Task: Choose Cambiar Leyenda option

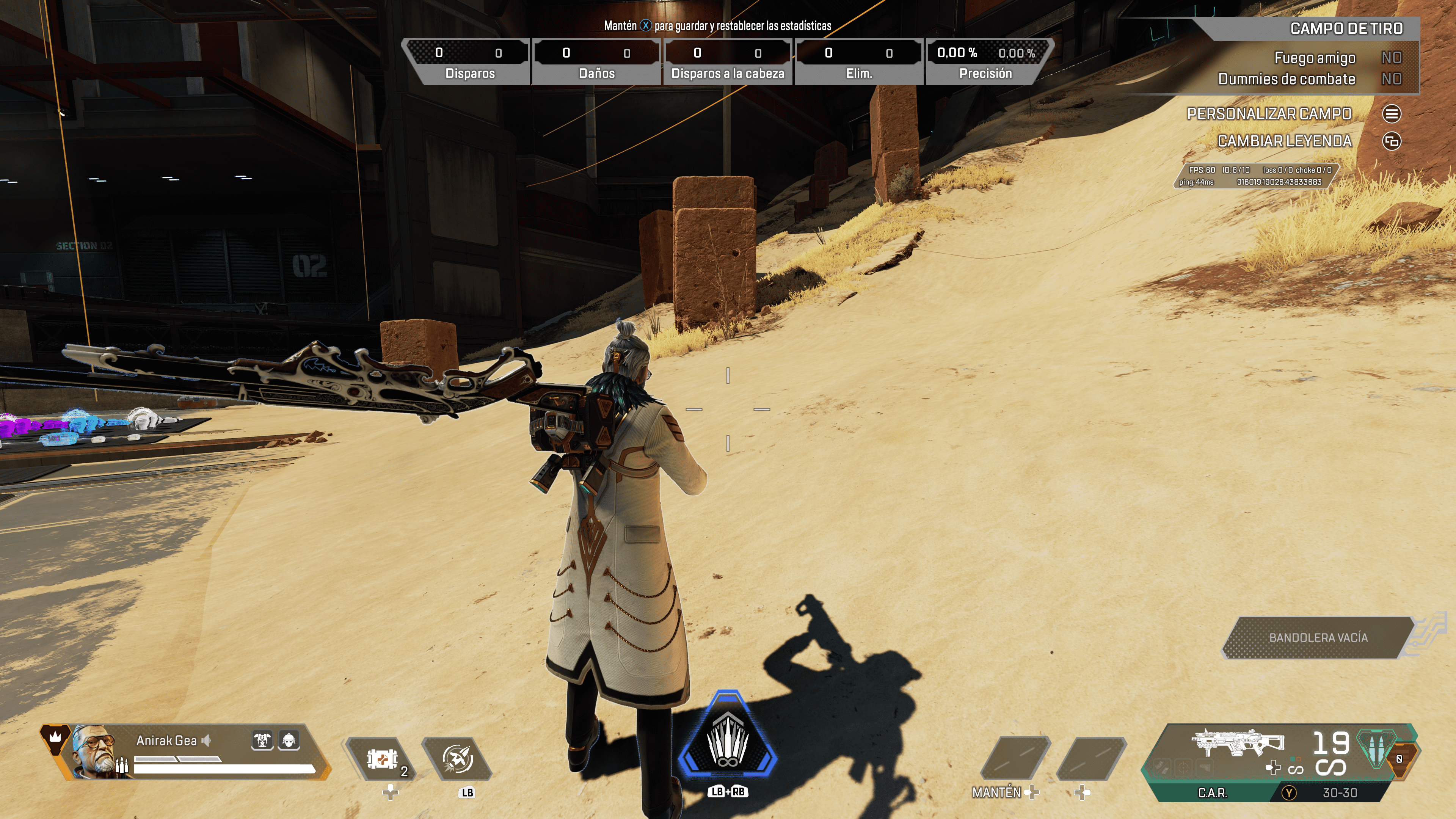Action: [1391, 141]
